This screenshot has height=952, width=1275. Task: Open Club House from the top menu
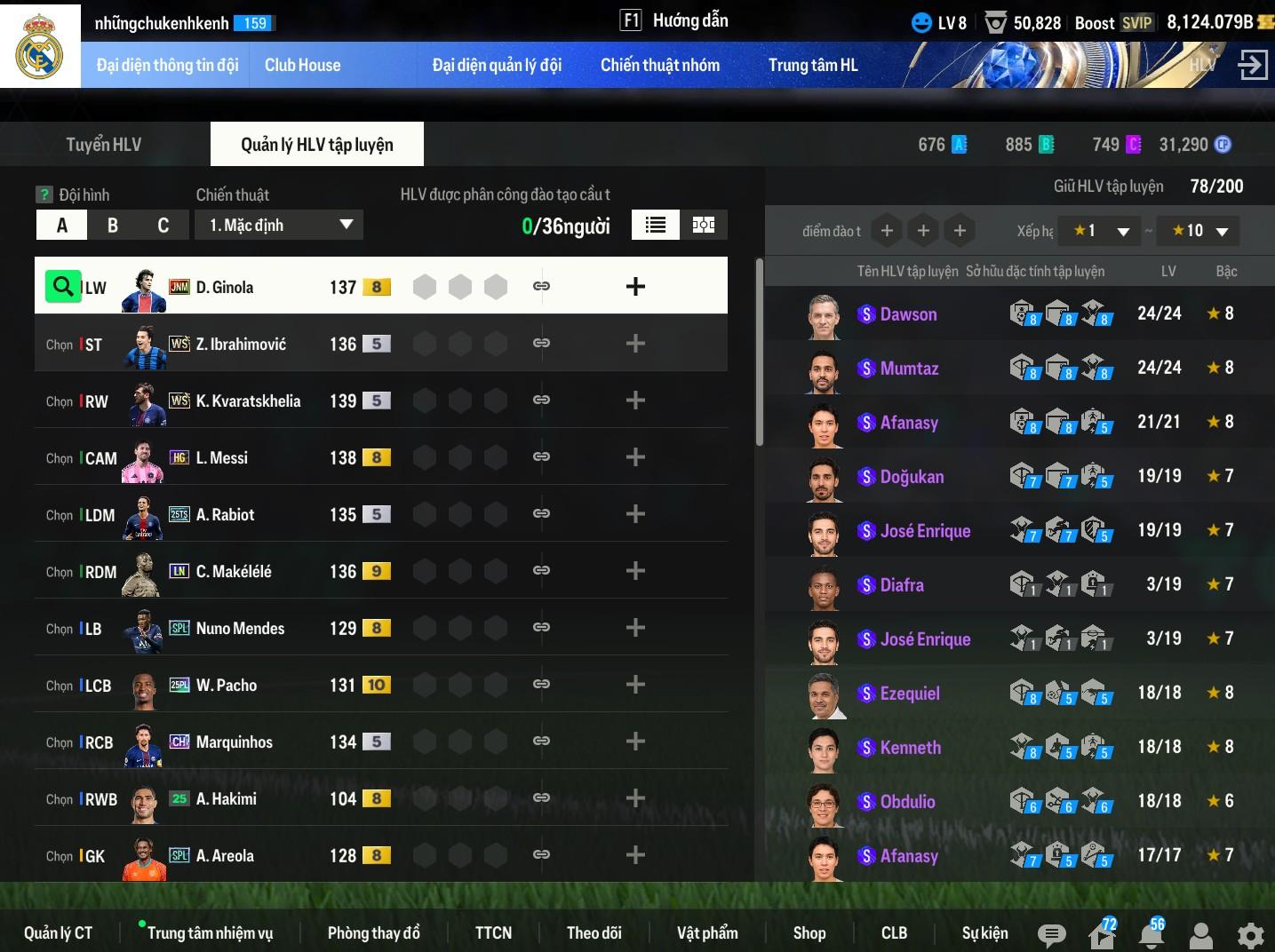(302, 65)
